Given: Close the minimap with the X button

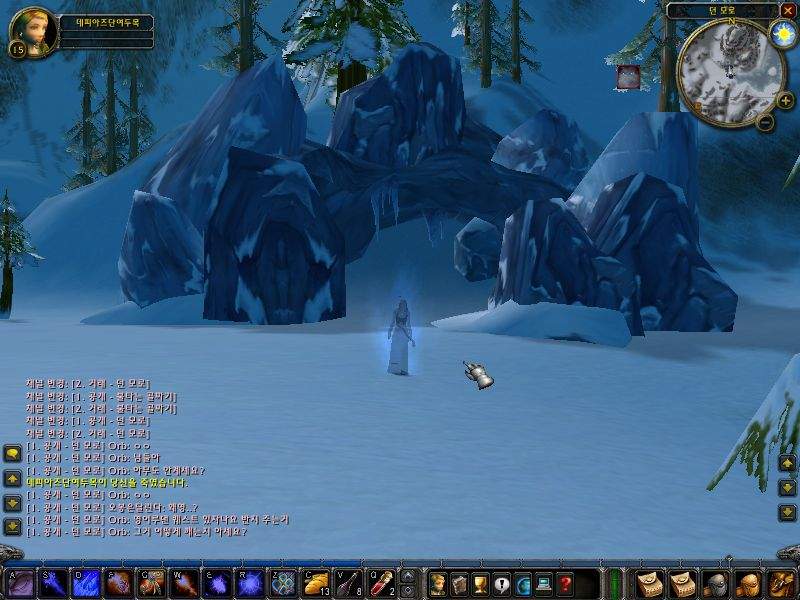Looking at the screenshot, I should coord(788,10).
